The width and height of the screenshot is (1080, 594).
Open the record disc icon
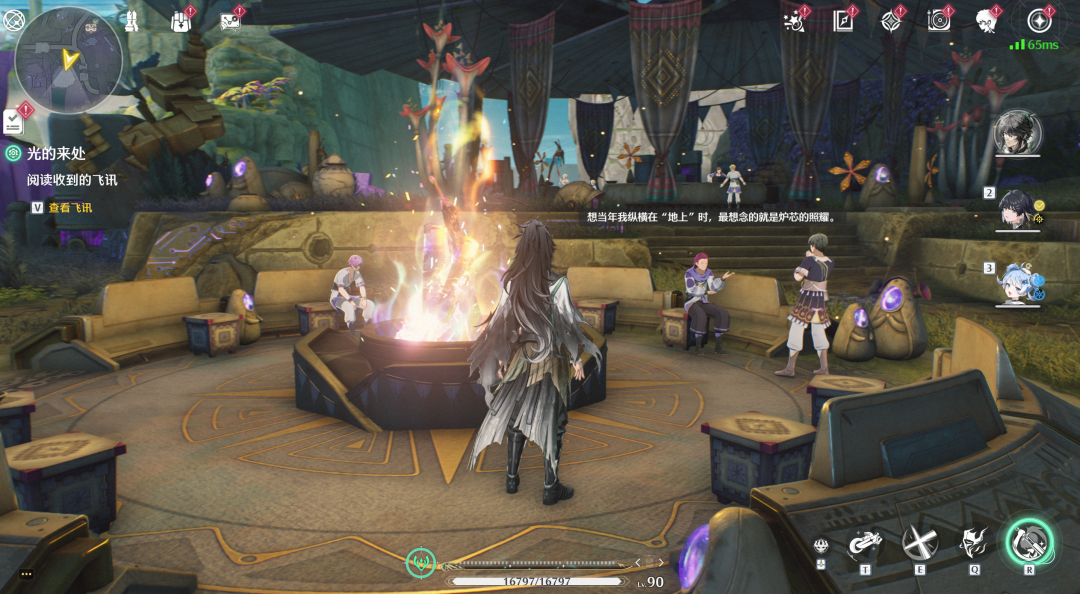tap(939, 20)
